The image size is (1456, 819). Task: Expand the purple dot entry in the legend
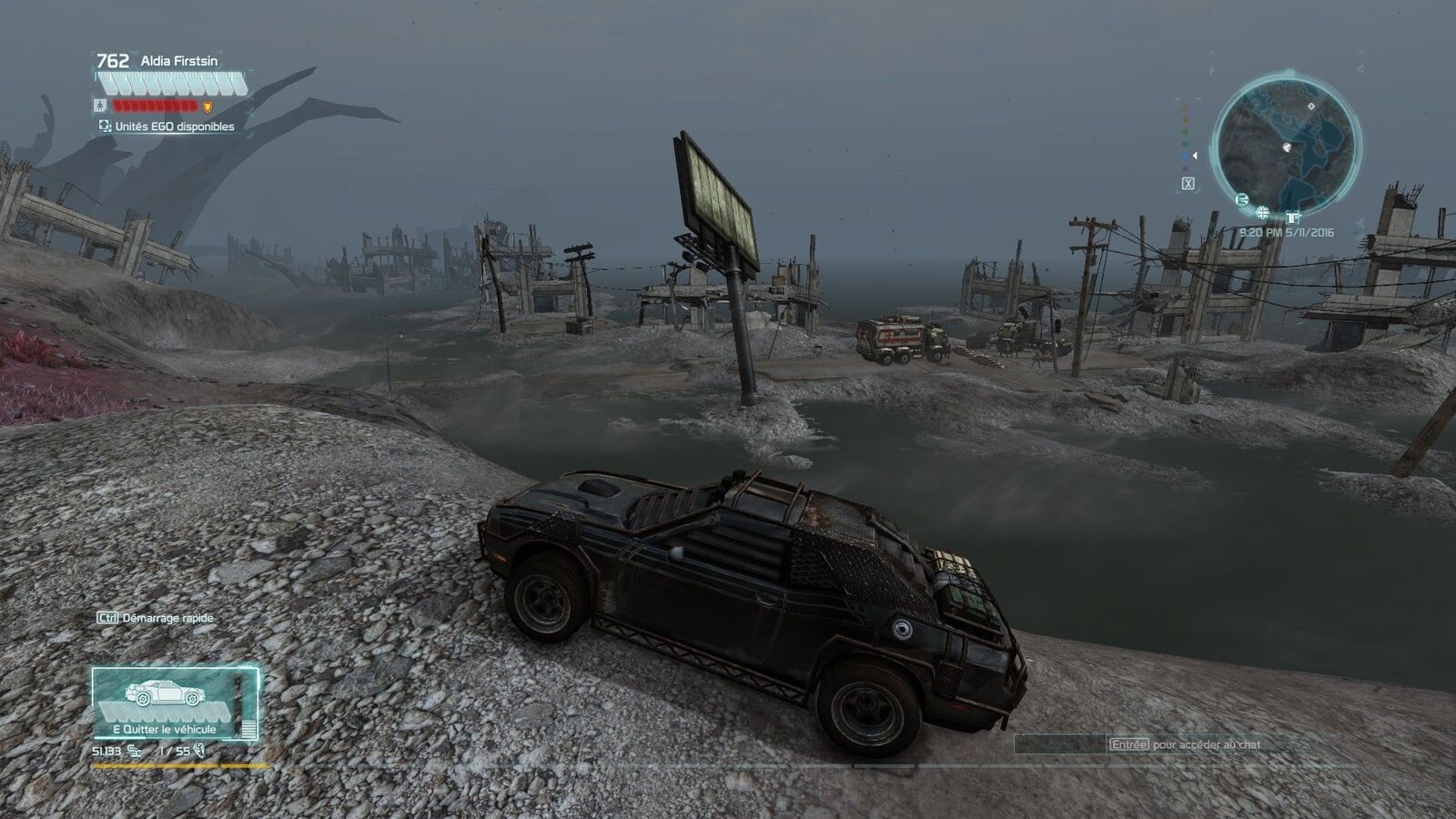tap(1185, 168)
